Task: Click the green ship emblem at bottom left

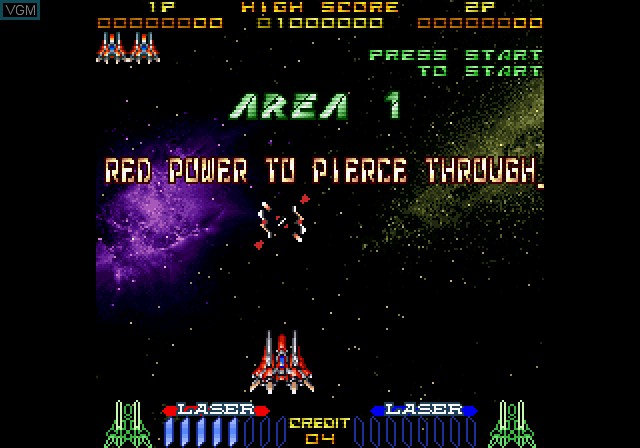Action: [x=126, y=424]
